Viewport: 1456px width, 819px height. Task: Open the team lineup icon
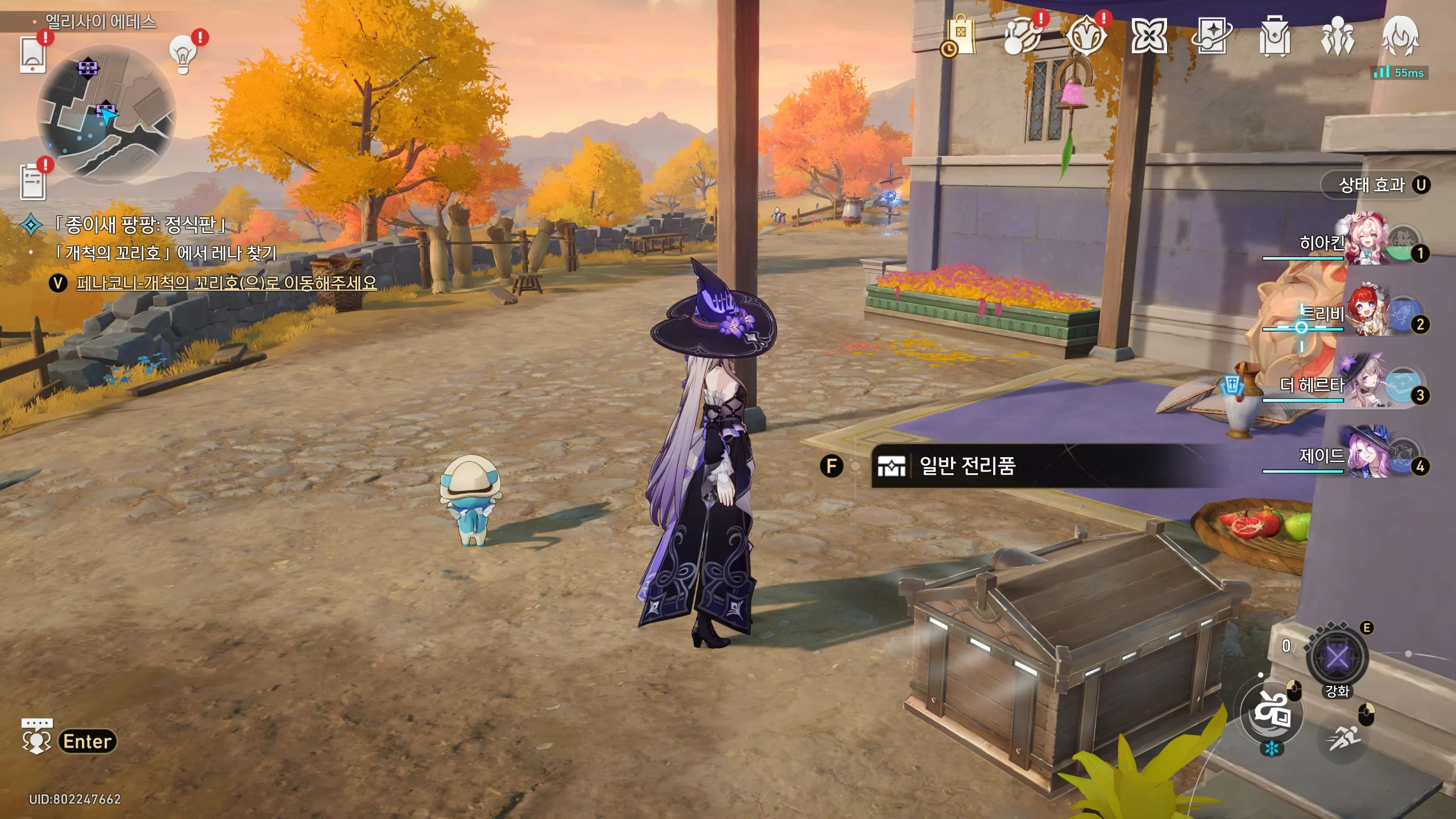tap(1337, 36)
